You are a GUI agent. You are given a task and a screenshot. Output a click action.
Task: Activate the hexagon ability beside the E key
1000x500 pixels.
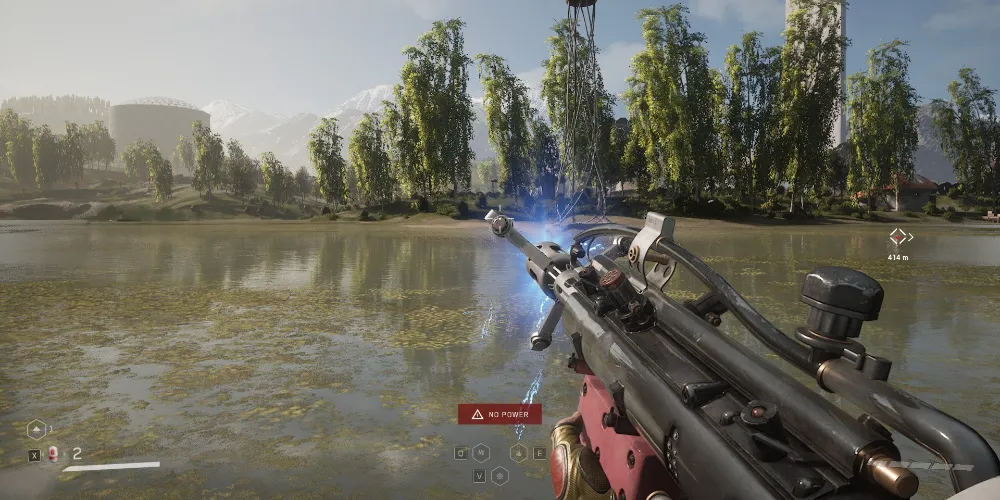518,452
